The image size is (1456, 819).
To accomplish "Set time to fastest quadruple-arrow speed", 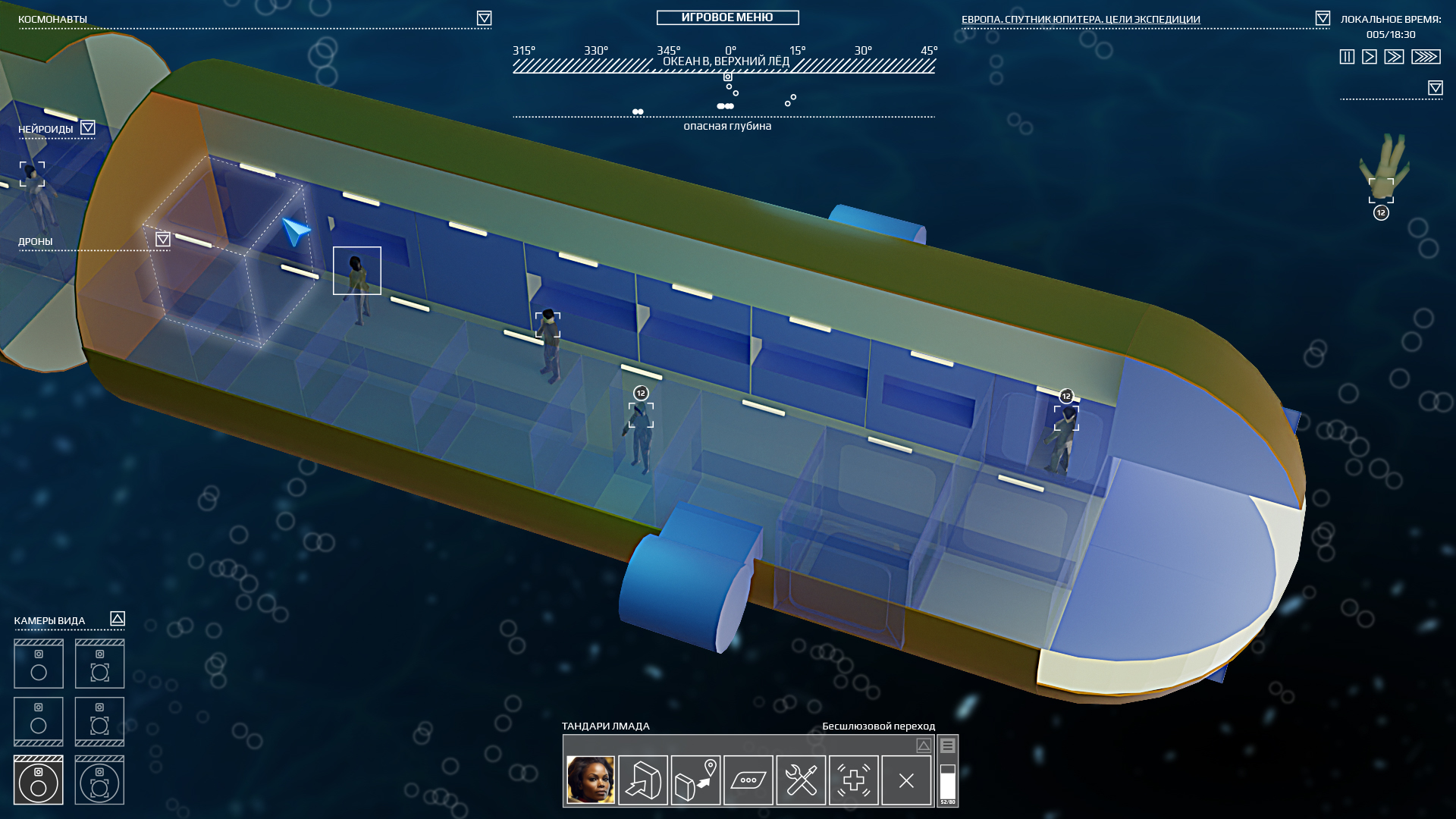I will coord(1426,57).
